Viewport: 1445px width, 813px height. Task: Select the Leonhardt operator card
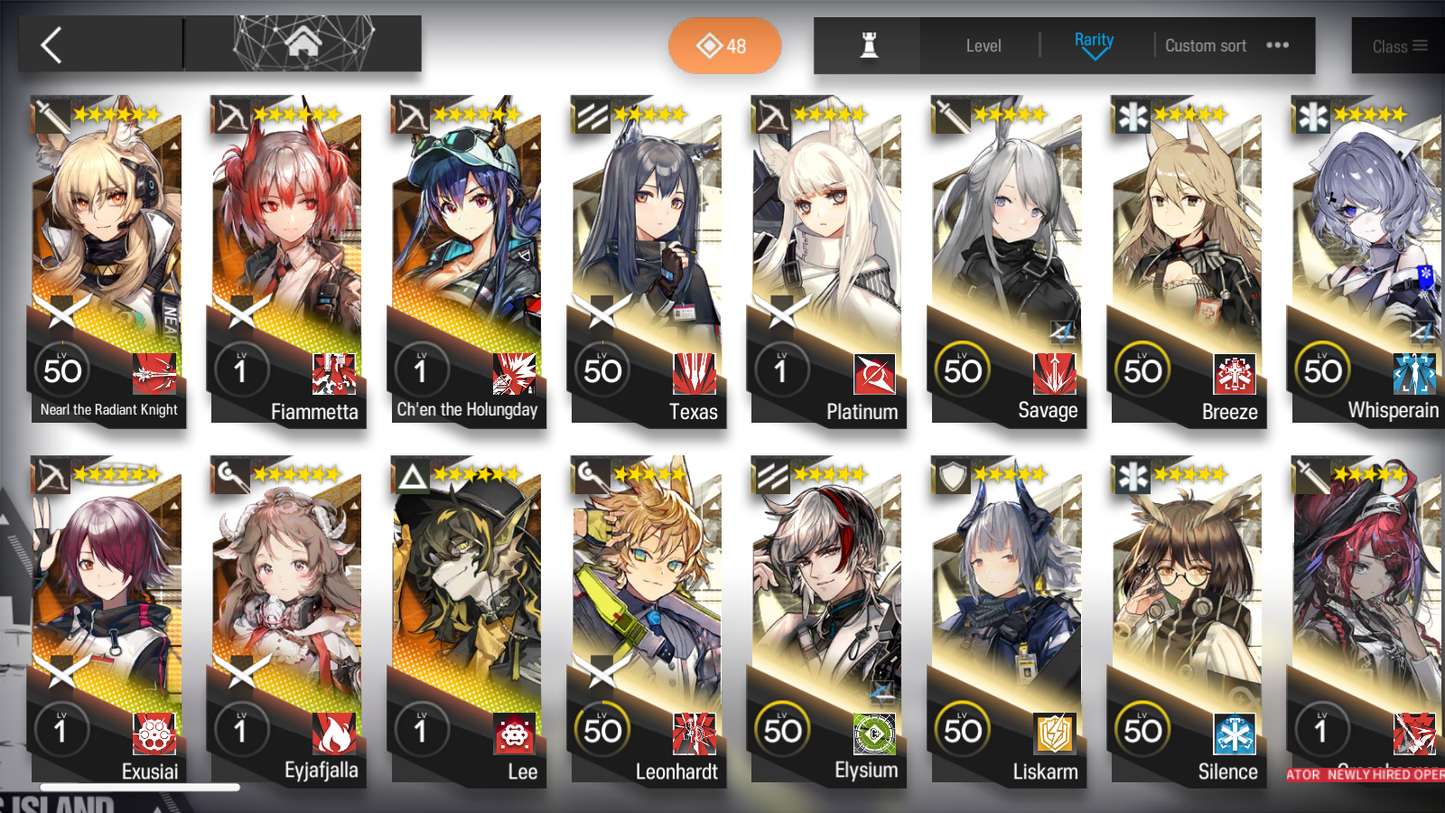pos(647,620)
